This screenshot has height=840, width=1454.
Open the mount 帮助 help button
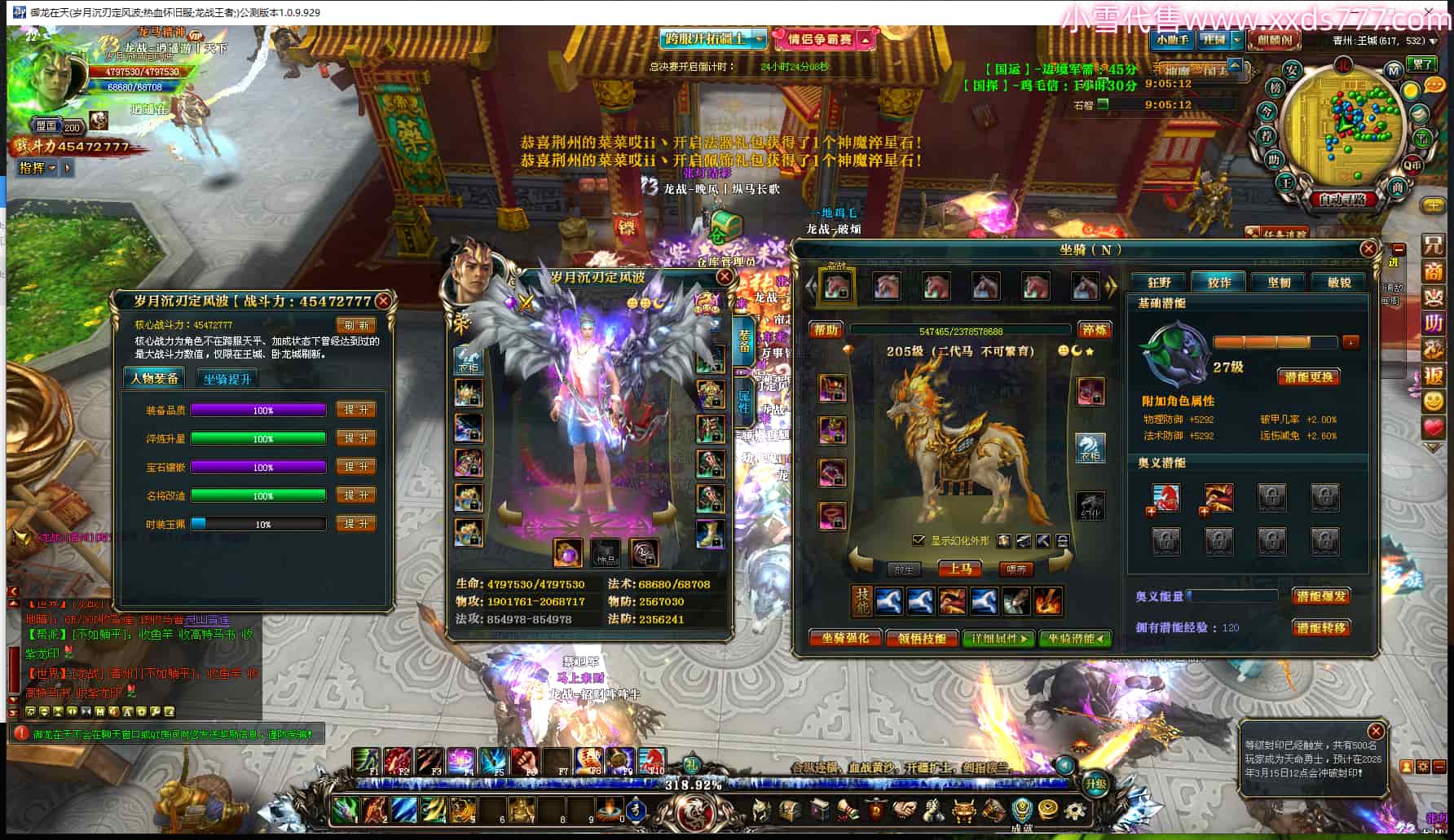point(826,330)
